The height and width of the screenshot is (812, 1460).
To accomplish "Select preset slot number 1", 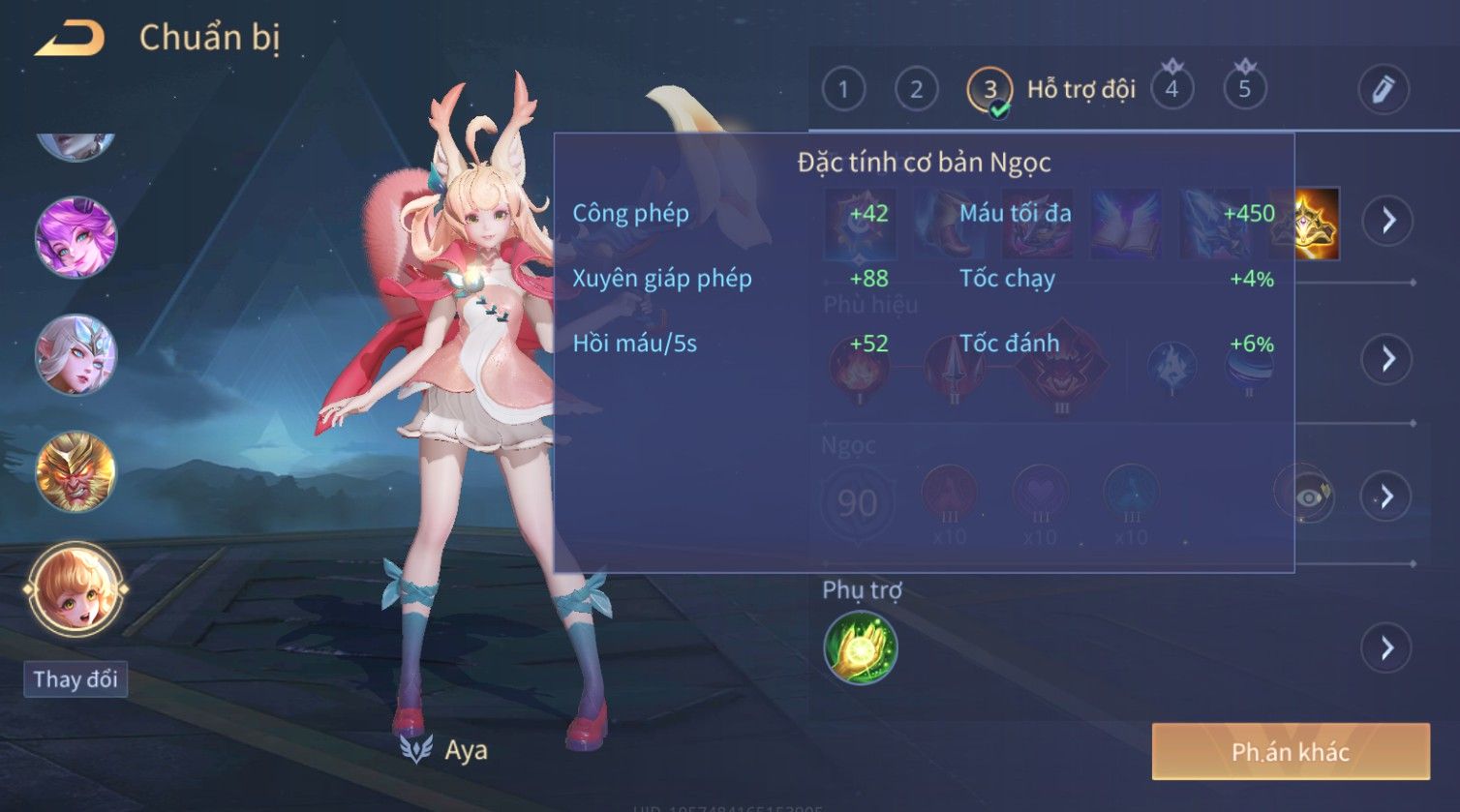I will (843, 90).
